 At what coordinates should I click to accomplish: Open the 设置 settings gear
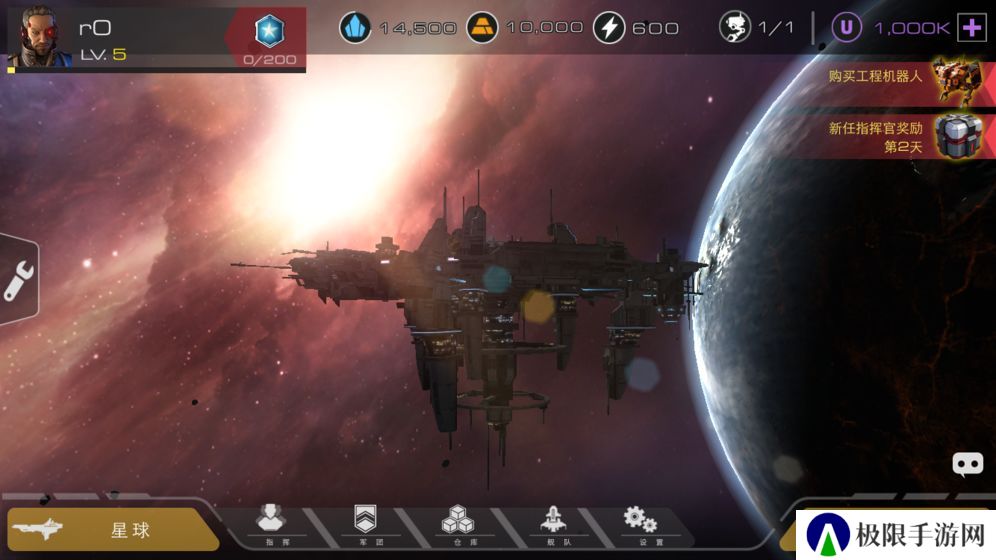[x=640, y=523]
